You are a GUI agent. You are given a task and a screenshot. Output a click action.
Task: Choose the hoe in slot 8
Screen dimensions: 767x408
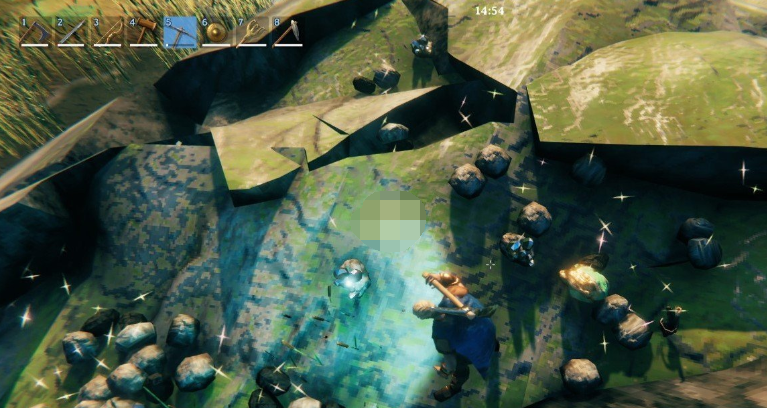287,32
